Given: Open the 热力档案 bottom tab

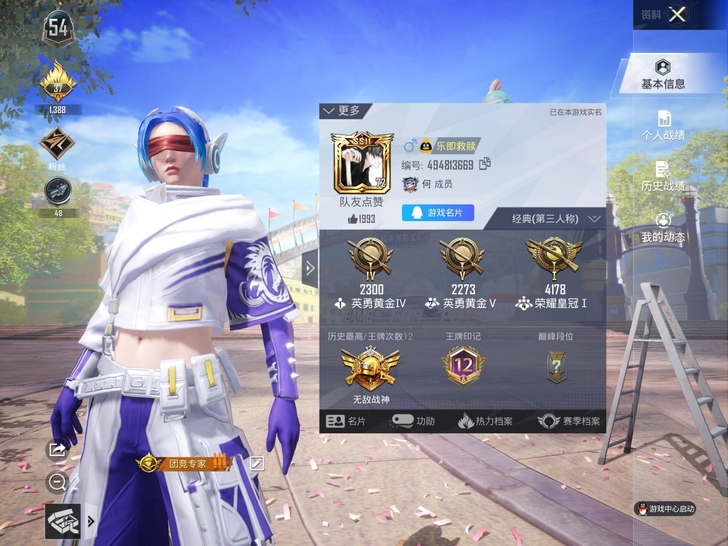Looking at the screenshot, I should pos(487,421).
